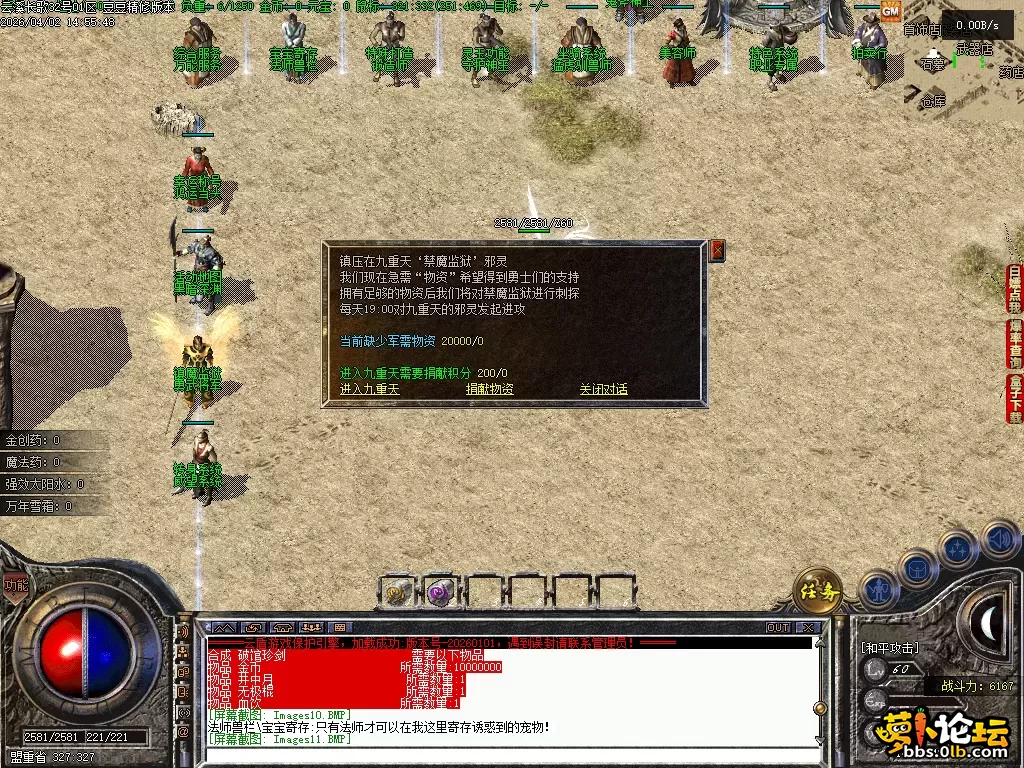1024x768 pixels.
Task: Select the purple item in the quick belt
Action: coord(441,592)
